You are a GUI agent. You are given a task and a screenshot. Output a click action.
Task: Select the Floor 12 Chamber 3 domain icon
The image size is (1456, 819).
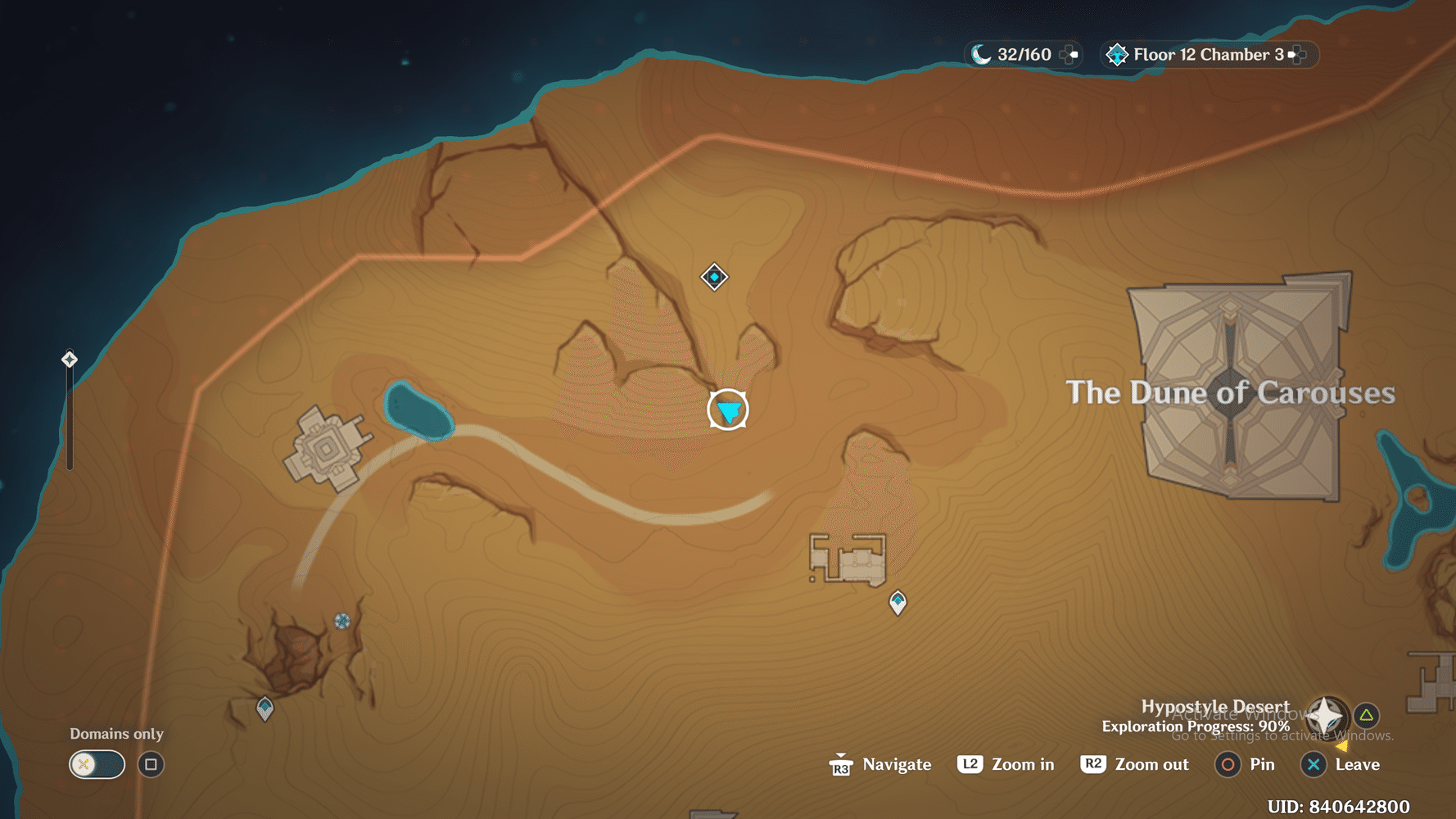coord(1117,54)
